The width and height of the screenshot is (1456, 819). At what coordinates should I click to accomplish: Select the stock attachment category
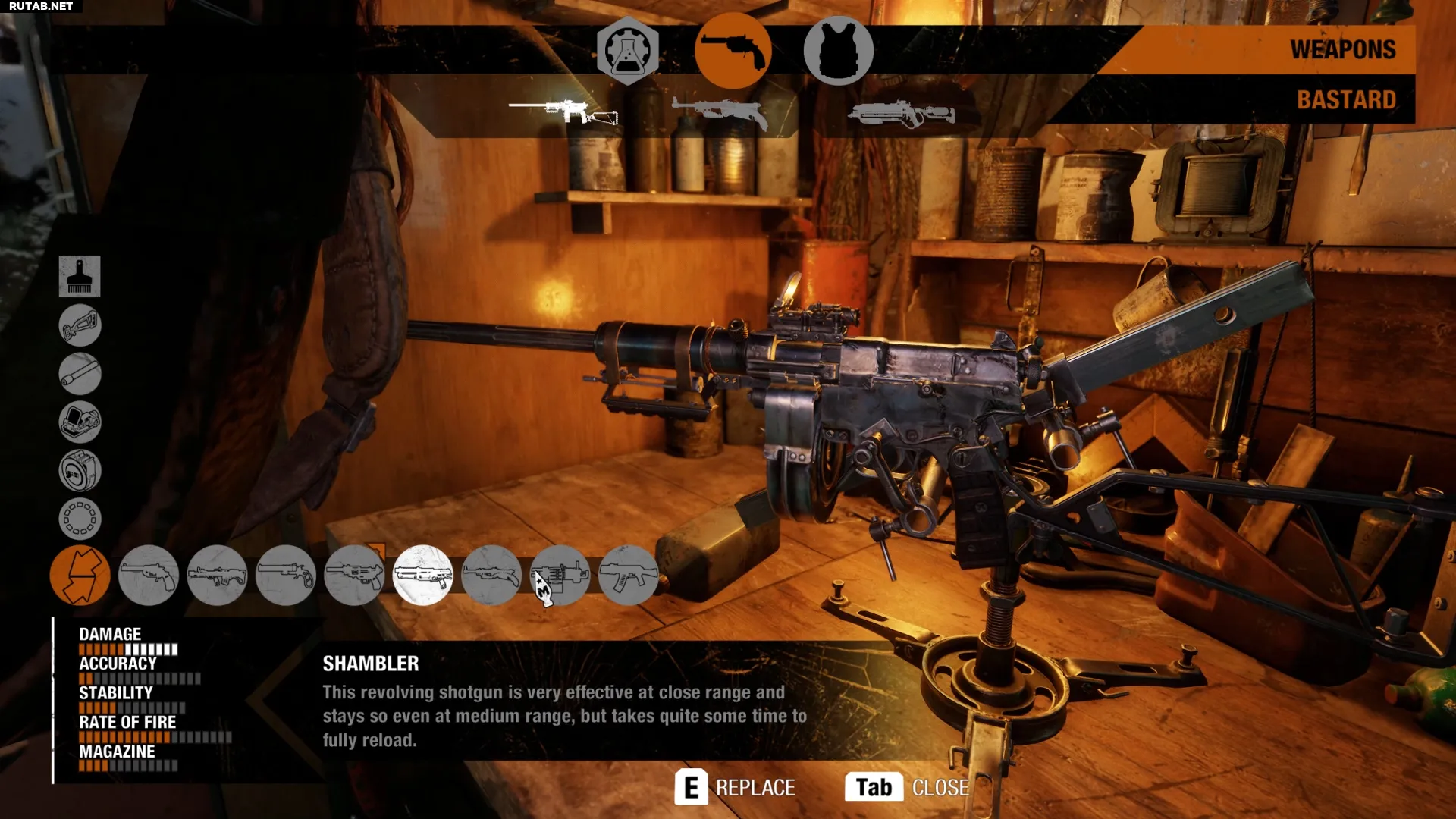click(x=80, y=325)
